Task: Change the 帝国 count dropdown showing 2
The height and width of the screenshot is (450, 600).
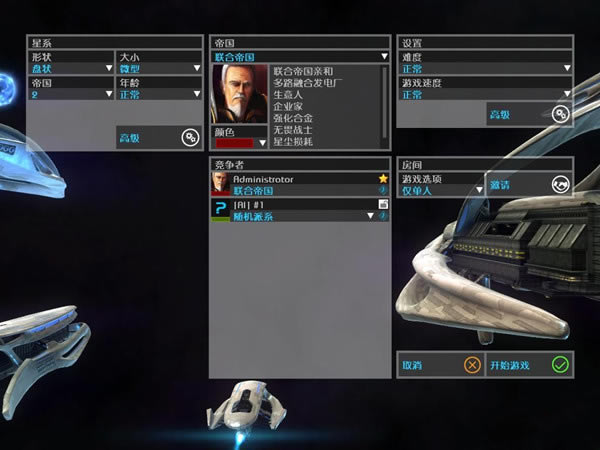Action: point(70,94)
